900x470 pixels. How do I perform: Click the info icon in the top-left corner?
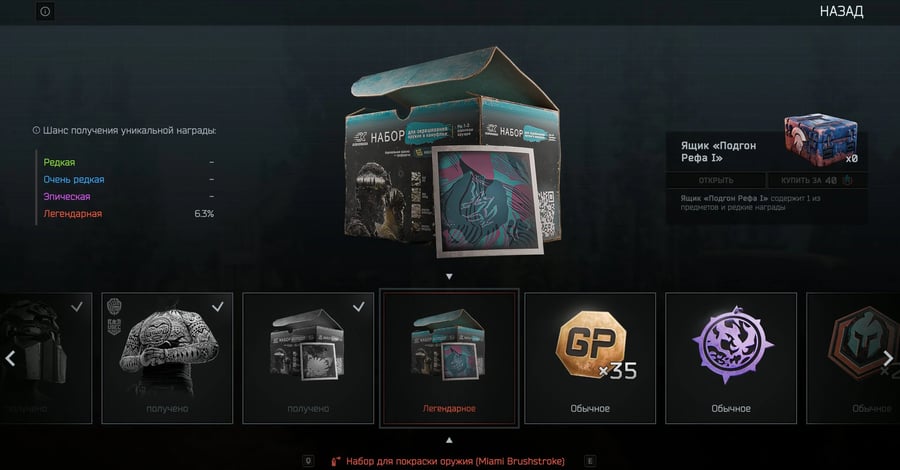click(x=45, y=12)
